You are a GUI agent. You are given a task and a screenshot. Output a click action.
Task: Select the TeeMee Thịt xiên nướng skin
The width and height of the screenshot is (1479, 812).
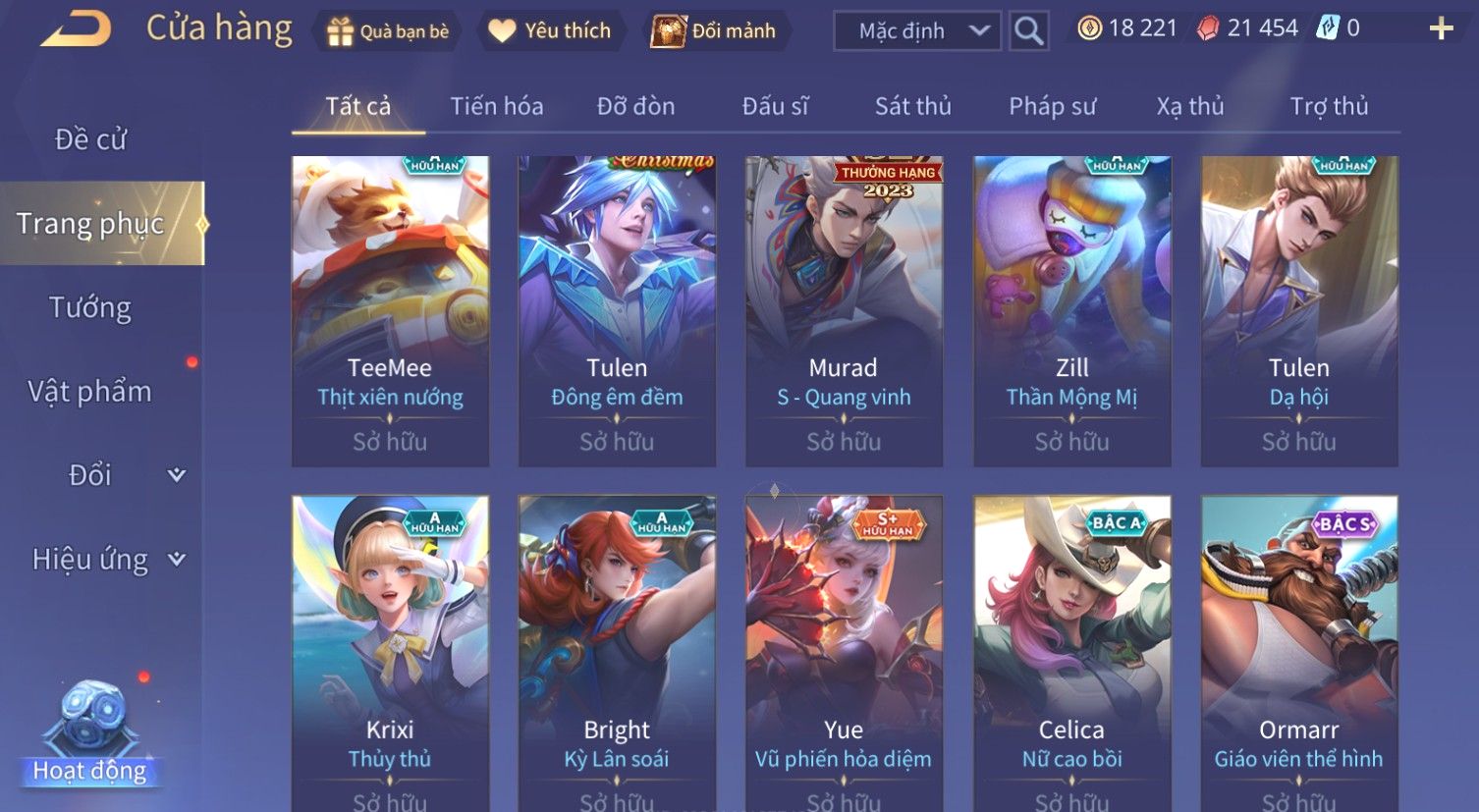point(390,310)
